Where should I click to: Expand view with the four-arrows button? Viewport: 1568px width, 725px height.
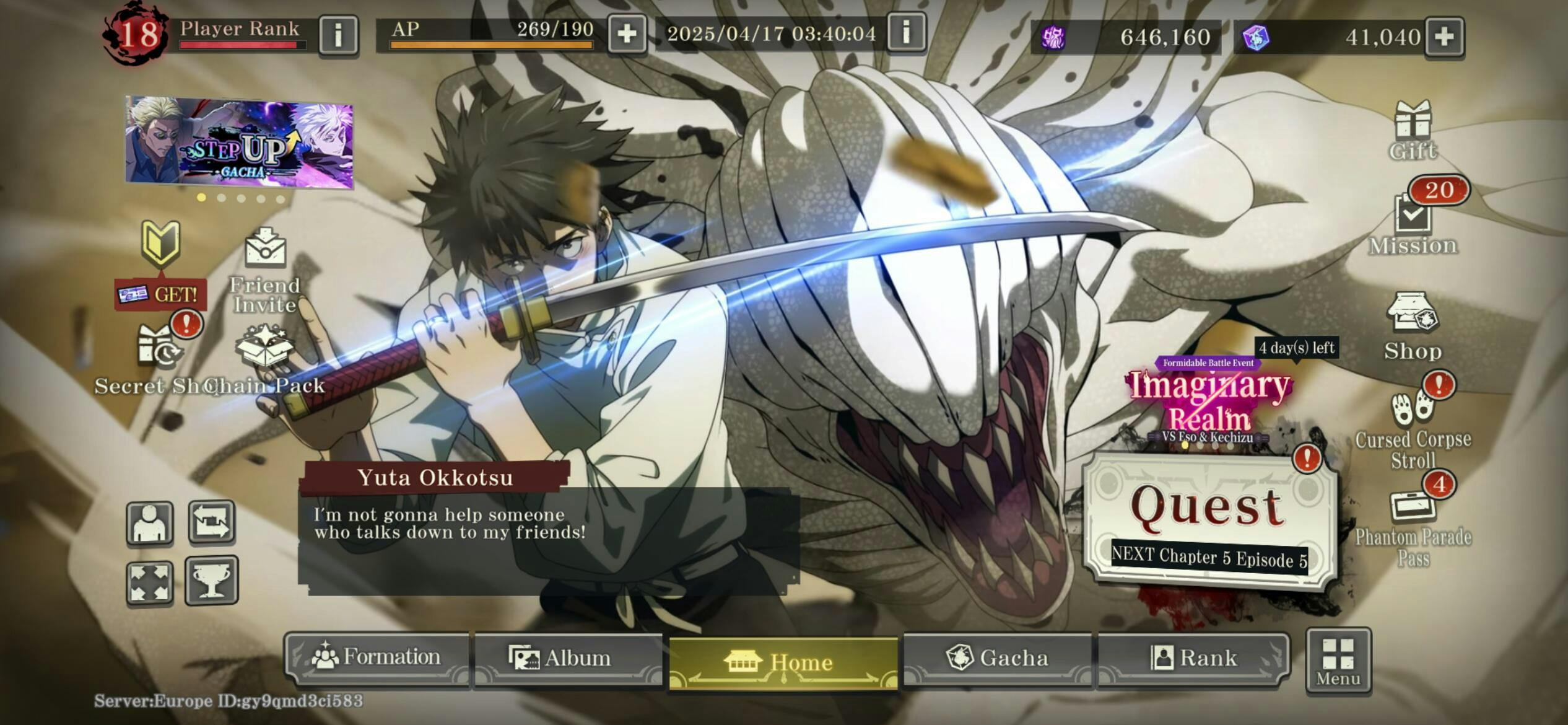150,582
